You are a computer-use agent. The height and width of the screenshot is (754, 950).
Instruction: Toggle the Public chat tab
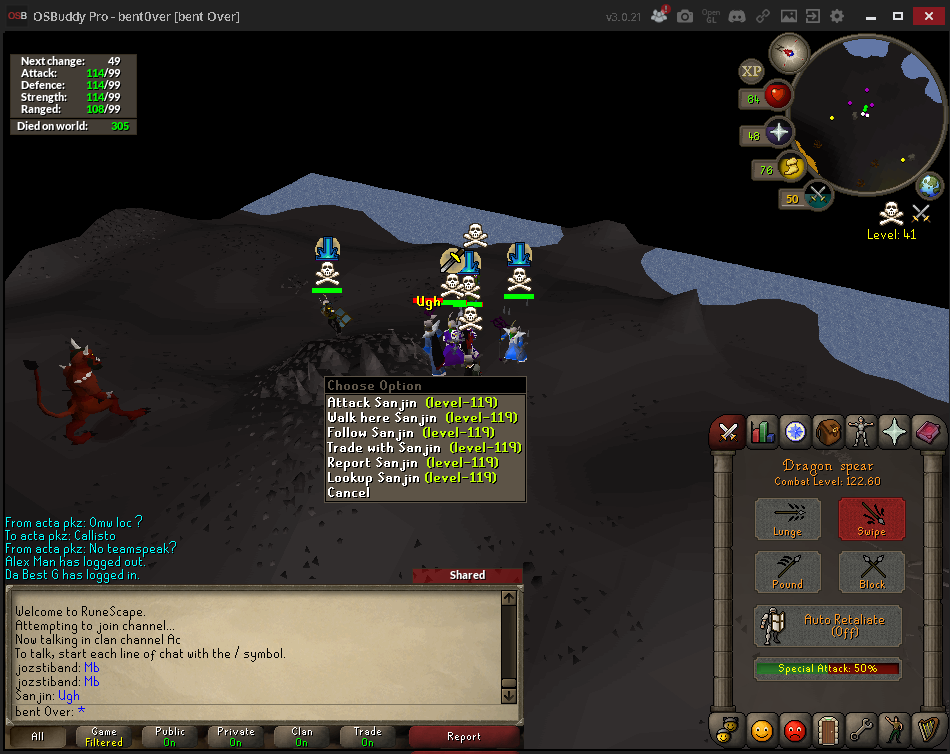pyautogui.click(x=170, y=736)
